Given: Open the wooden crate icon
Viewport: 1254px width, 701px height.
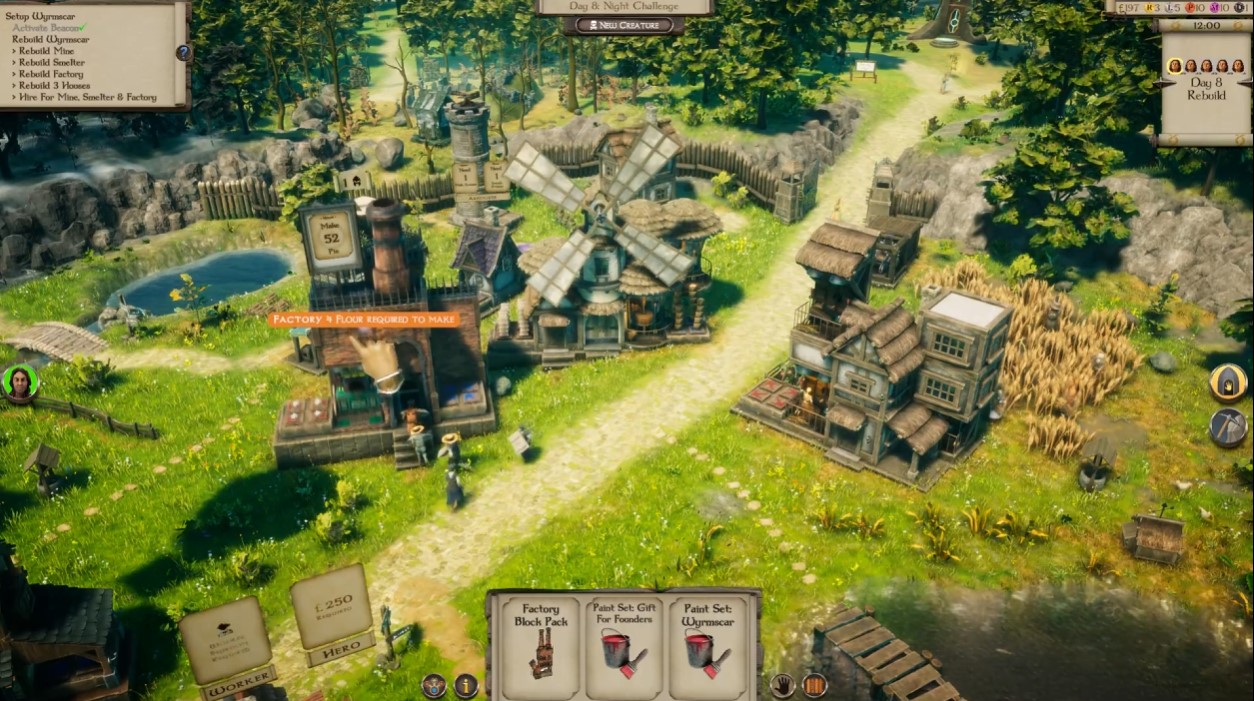Looking at the screenshot, I should tap(815, 685).
